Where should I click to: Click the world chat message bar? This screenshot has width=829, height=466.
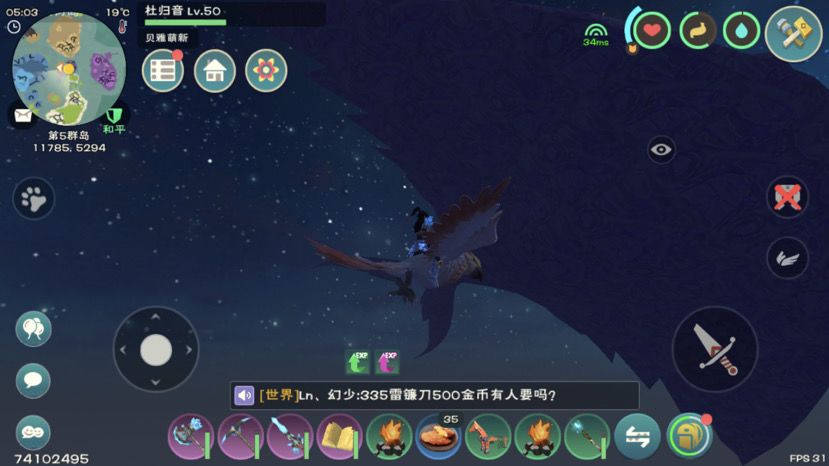coord(434,395)
